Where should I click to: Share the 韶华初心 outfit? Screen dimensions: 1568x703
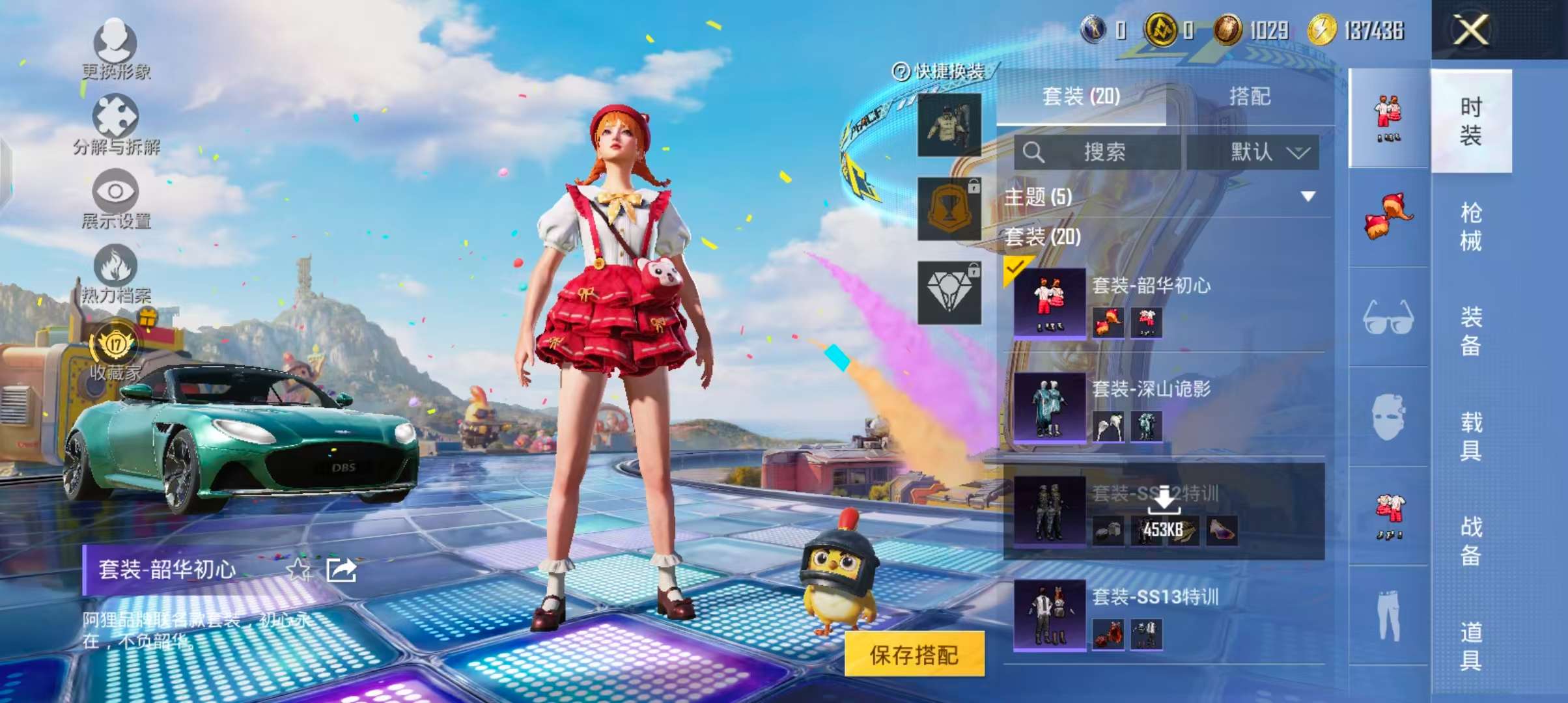click(341, 570)
